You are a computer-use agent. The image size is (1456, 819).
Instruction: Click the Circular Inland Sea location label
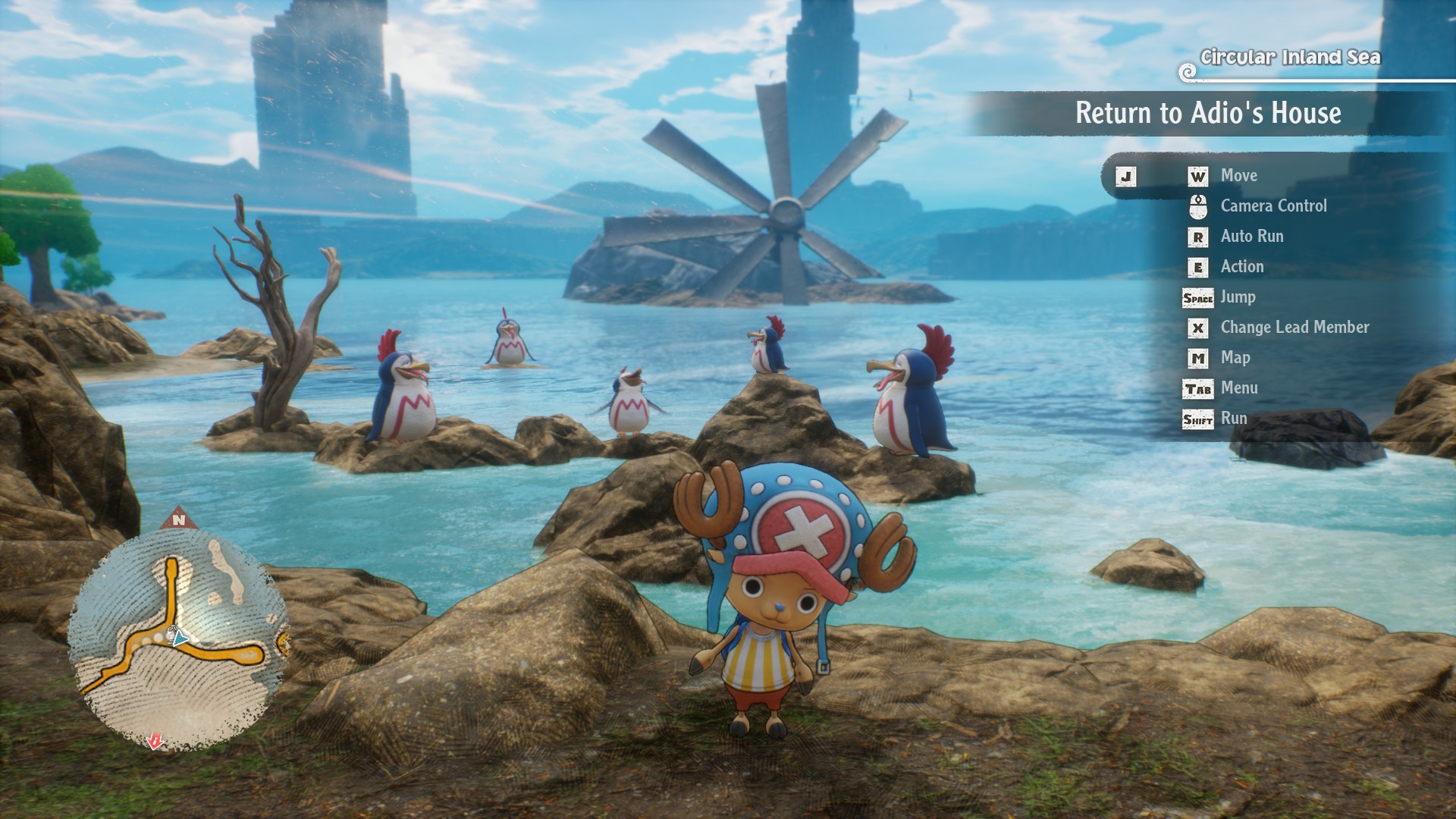click(1290, 58)
